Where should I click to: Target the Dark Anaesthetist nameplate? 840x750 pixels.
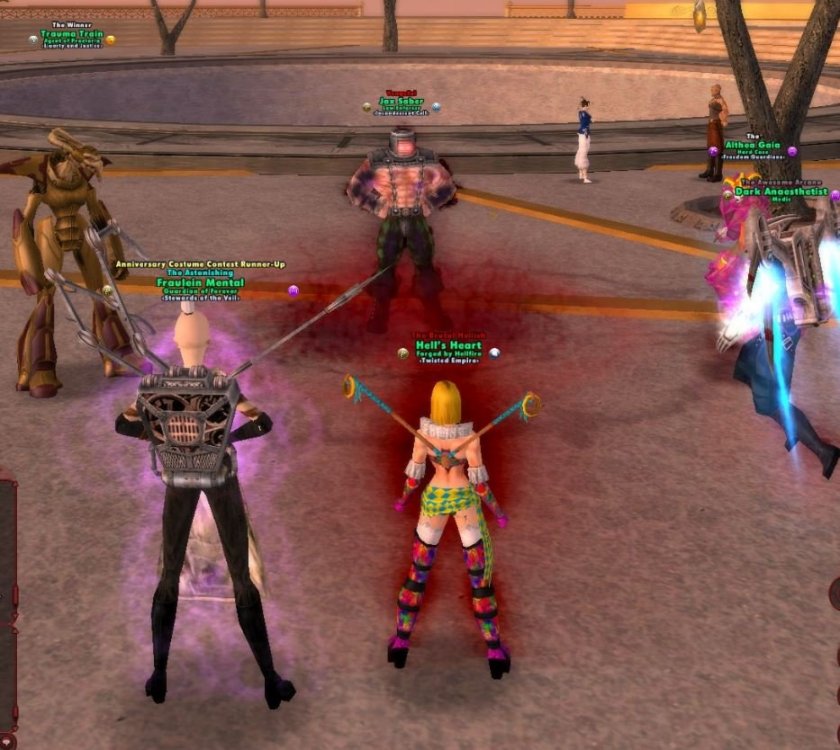(x=781, y=191)
